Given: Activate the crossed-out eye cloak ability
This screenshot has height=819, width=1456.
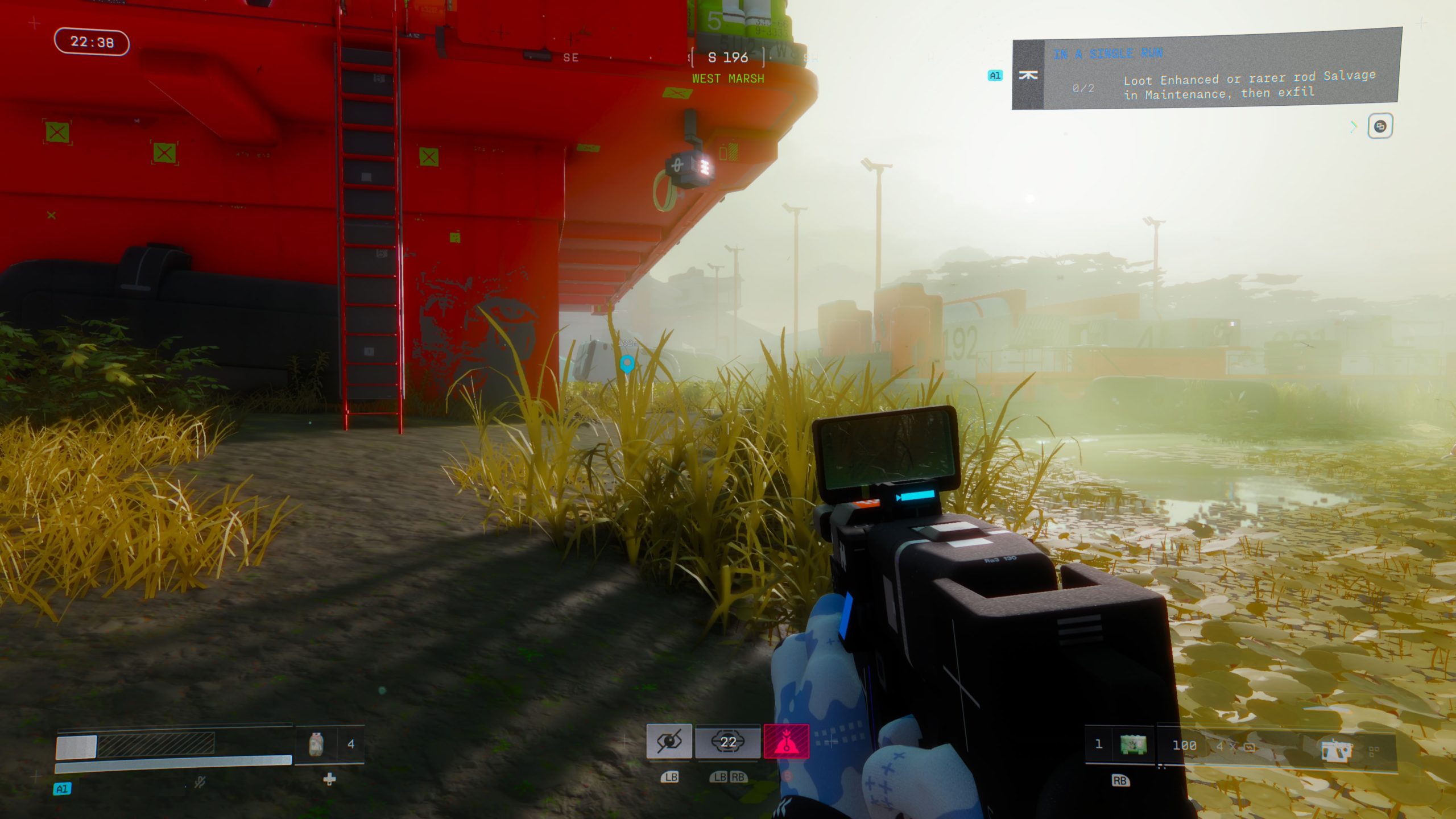Looking at the screenshot, I should (x=669, y=742).
